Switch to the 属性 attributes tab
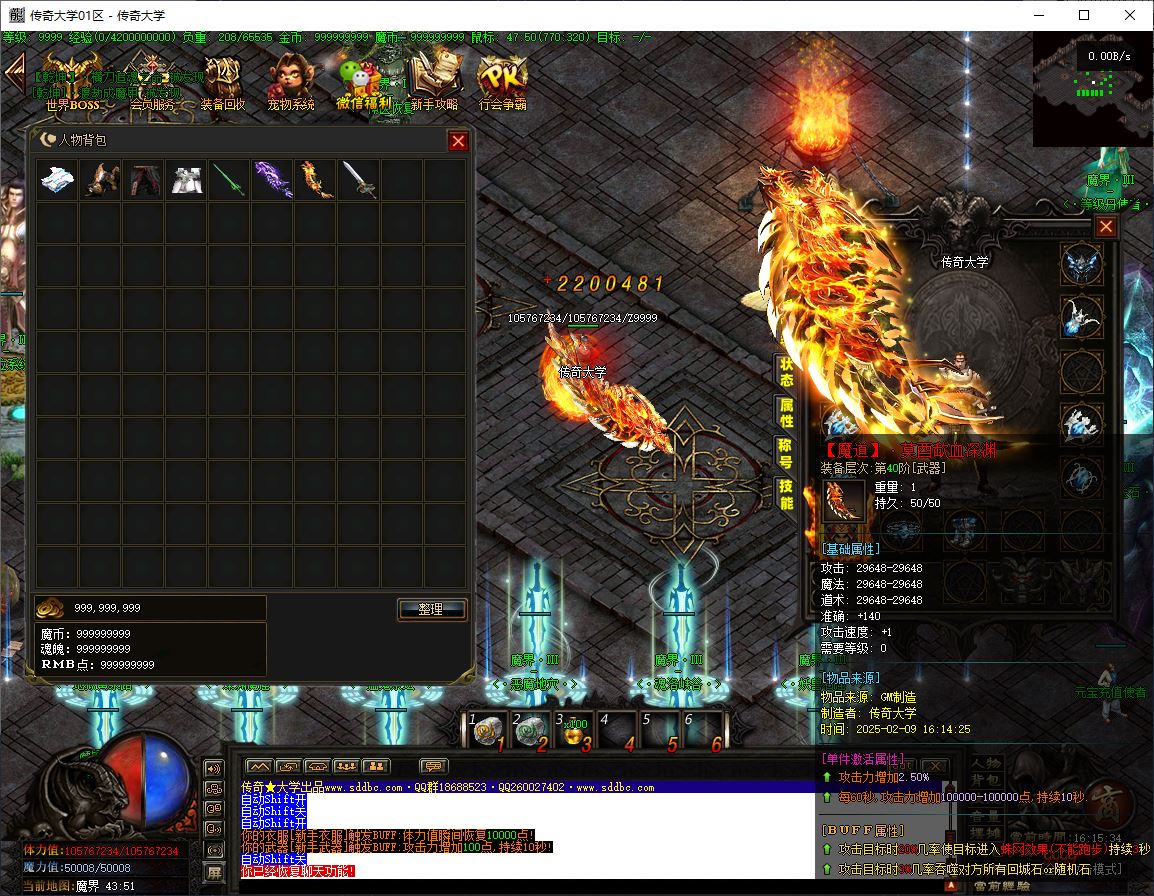The height and width of the screenshot is (896, 1154). coord(787,414)
